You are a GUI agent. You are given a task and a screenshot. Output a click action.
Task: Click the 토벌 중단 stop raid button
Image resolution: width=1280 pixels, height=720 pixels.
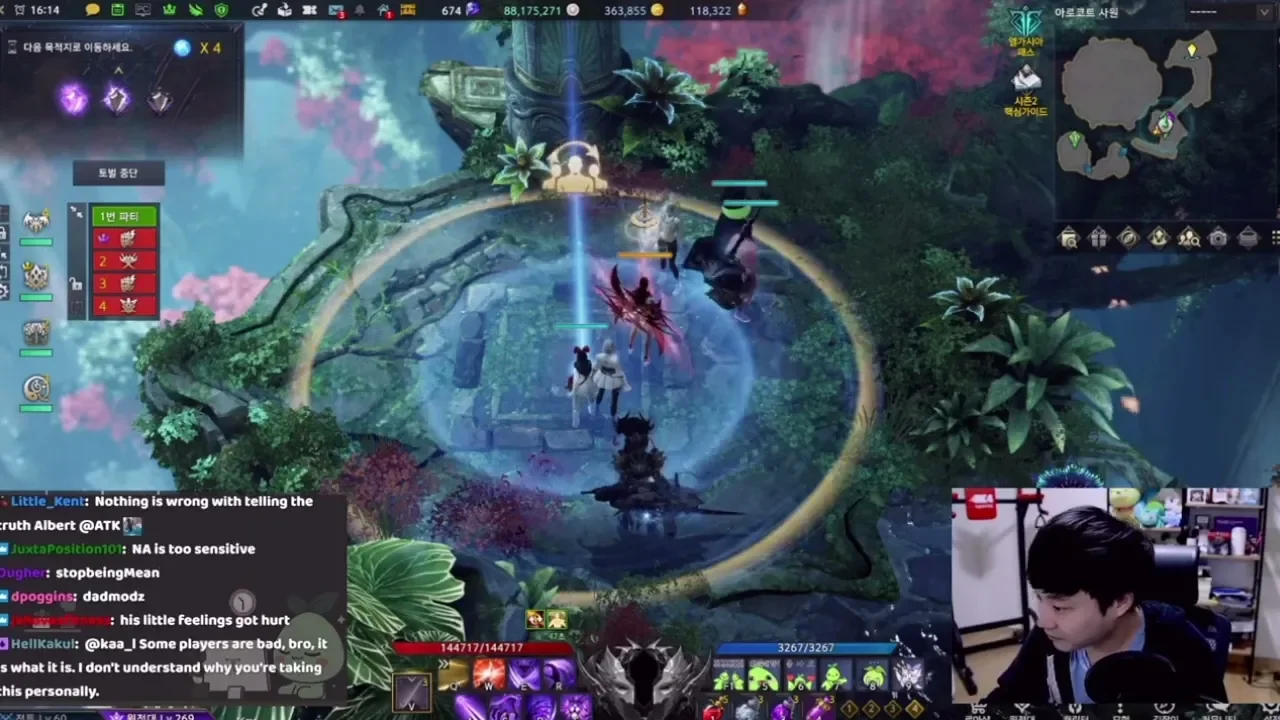coord(118,173)
